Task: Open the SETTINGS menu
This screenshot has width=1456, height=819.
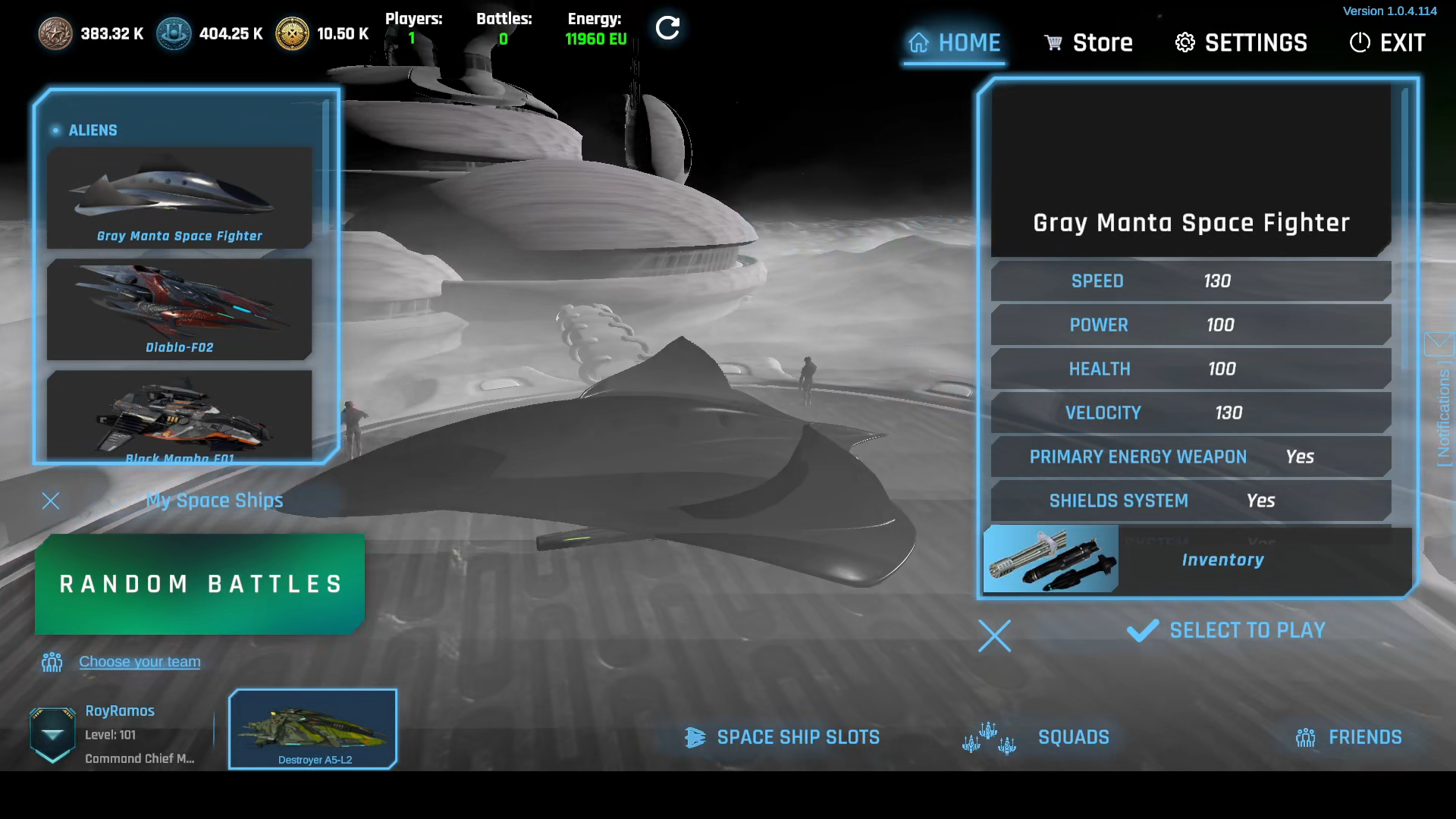Action: (1241, 43)
